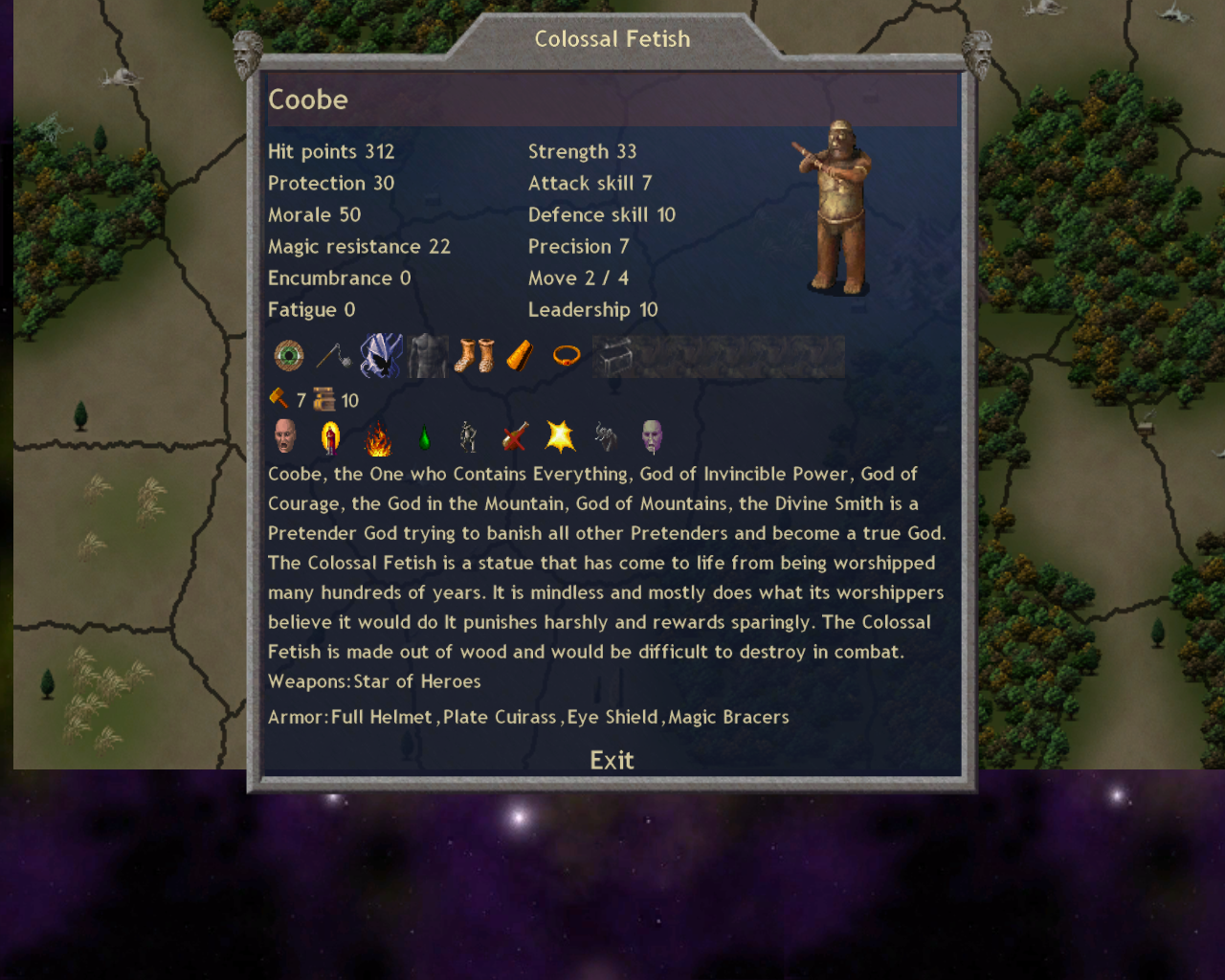Select the gold ring item slot
This screenshot has width=1225, height=980.
pyautogui.click(x=567, y=356)
